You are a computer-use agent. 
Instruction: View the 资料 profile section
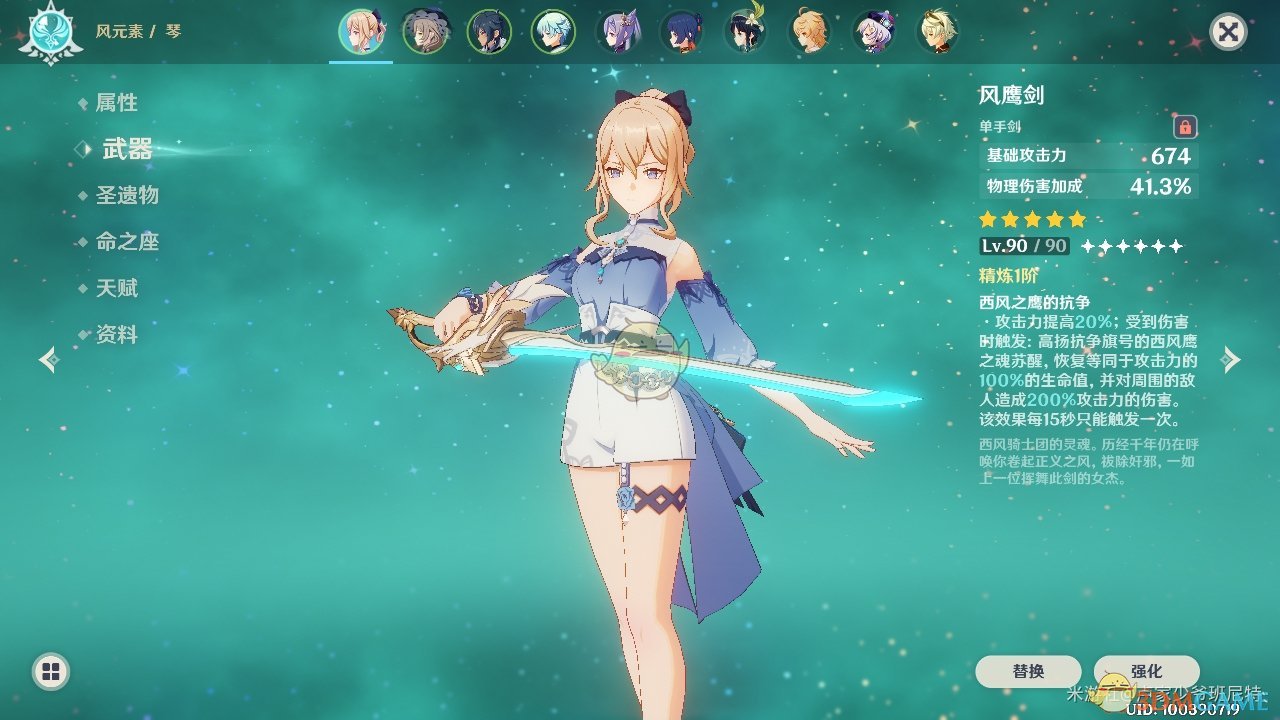click(x=116, y=335)
